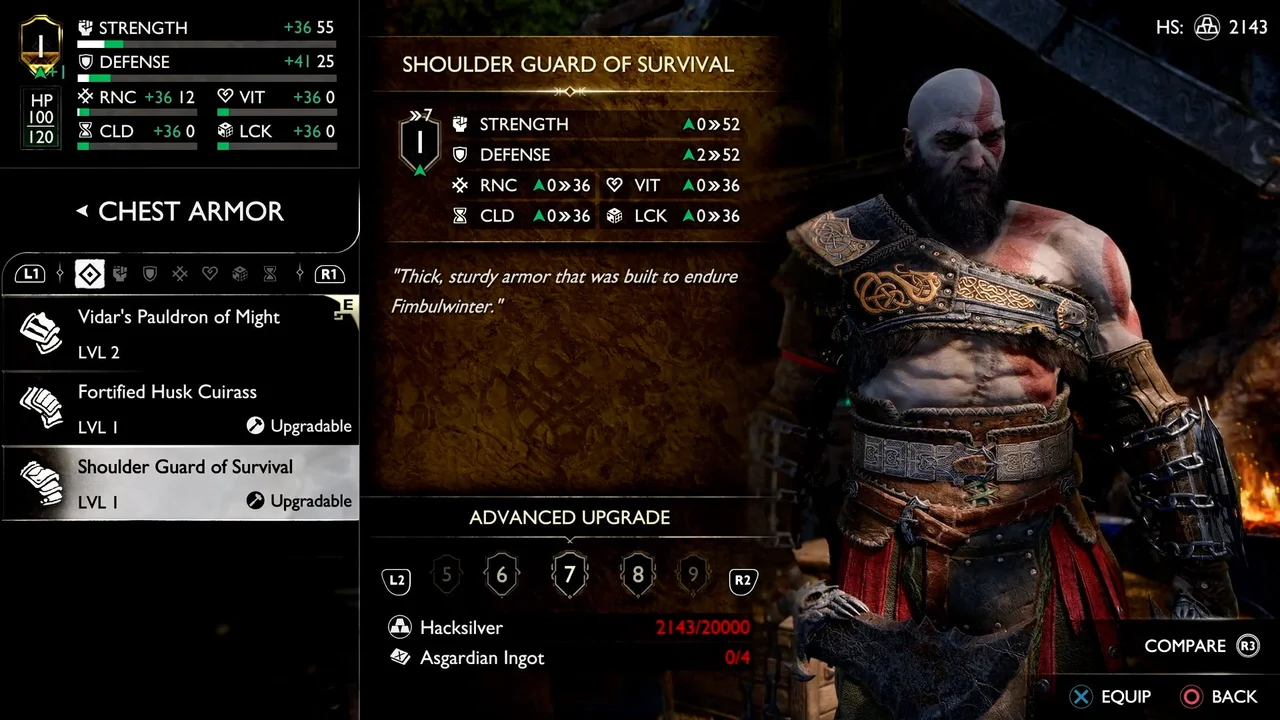Select the Cooldown hourglass filter icon
Screen dimensions: 1280x720
pos(270,274)
